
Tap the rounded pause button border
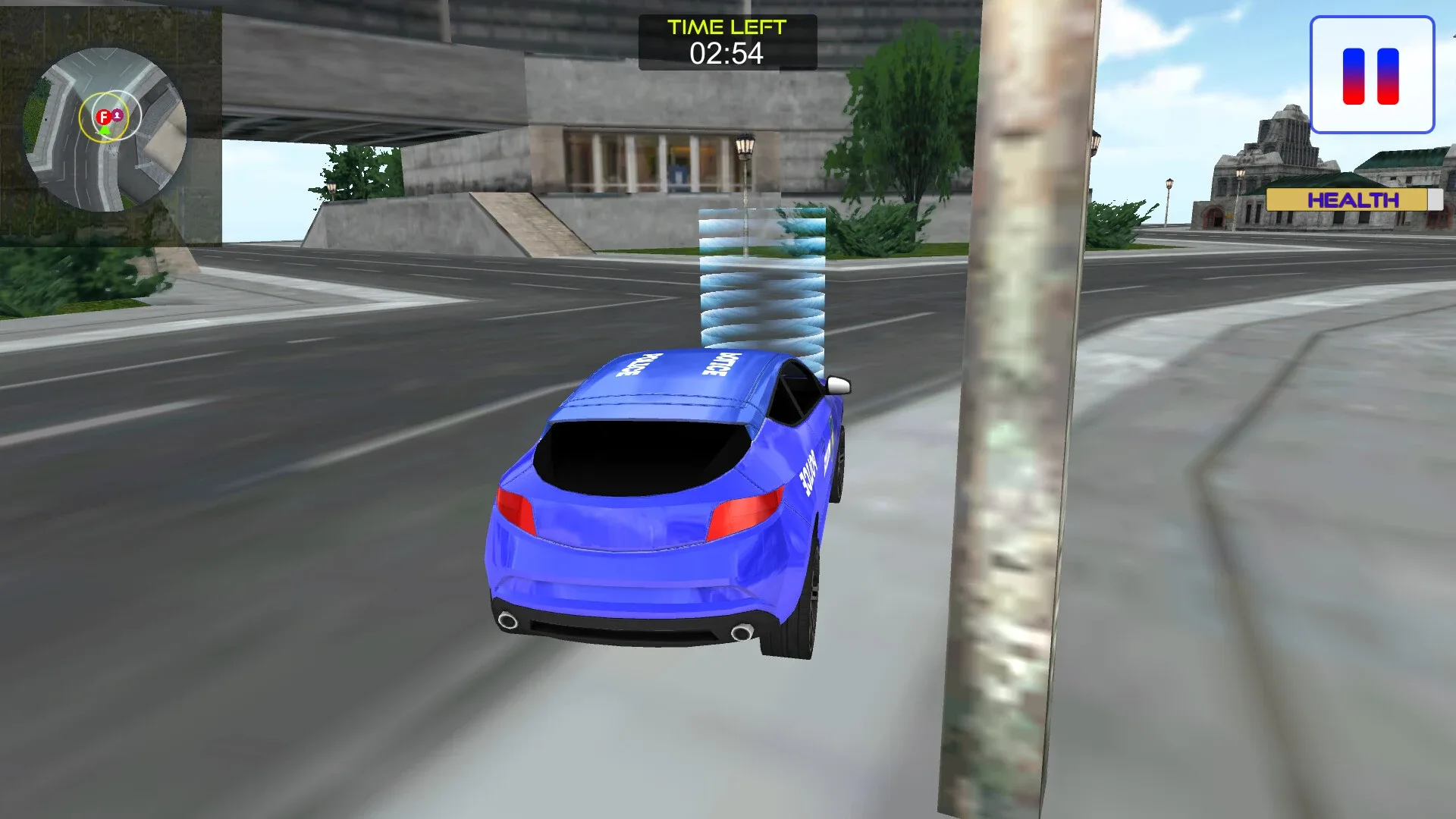coord(1373,17)
